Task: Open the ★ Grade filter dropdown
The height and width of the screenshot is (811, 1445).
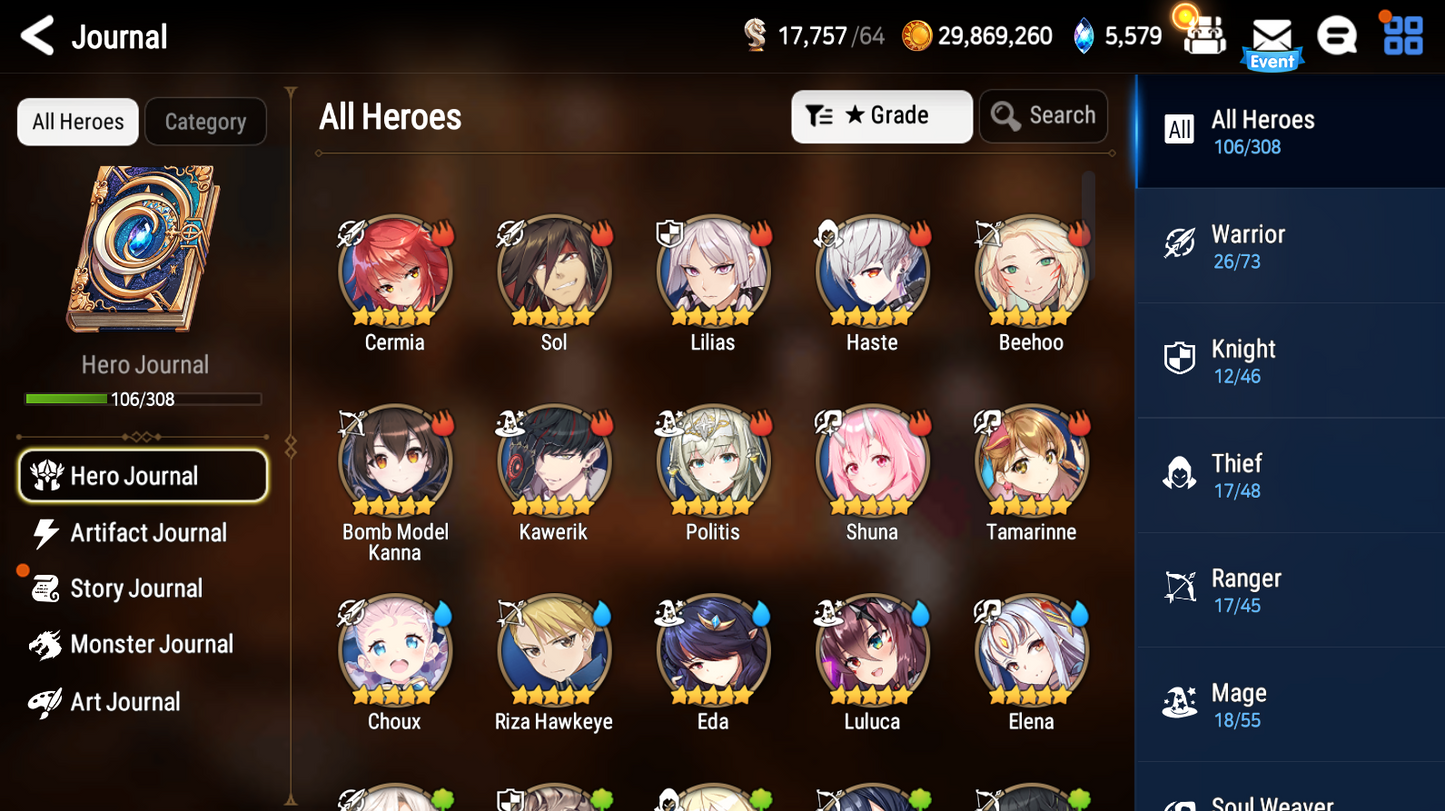Action: tap(881, 116)
